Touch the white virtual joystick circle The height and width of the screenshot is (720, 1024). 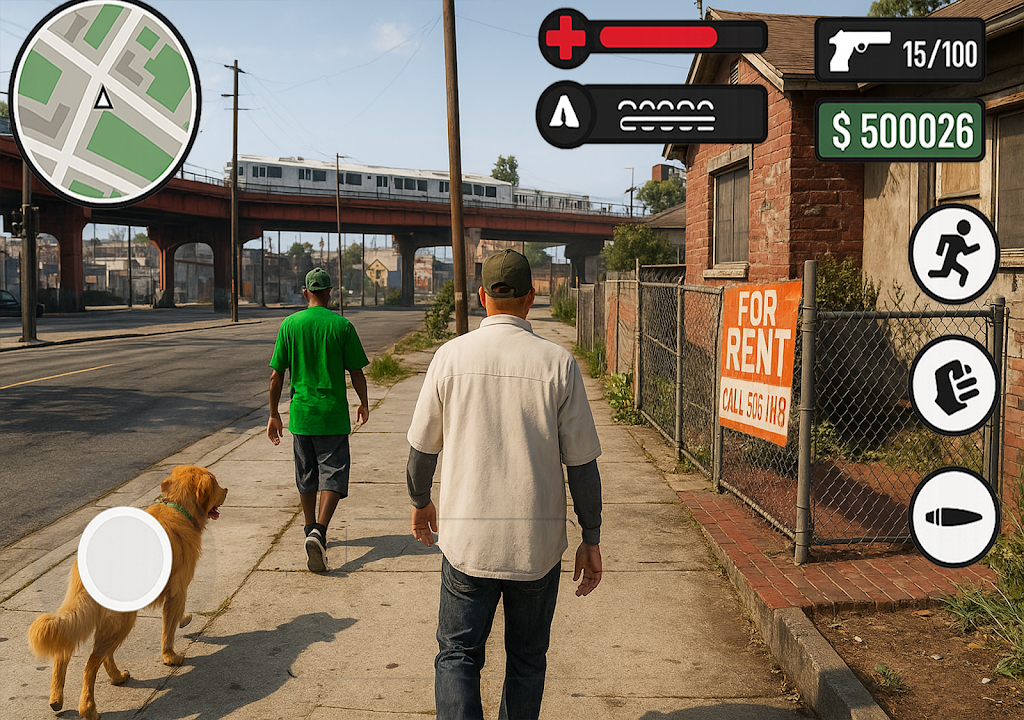click(x=125, y=558)
